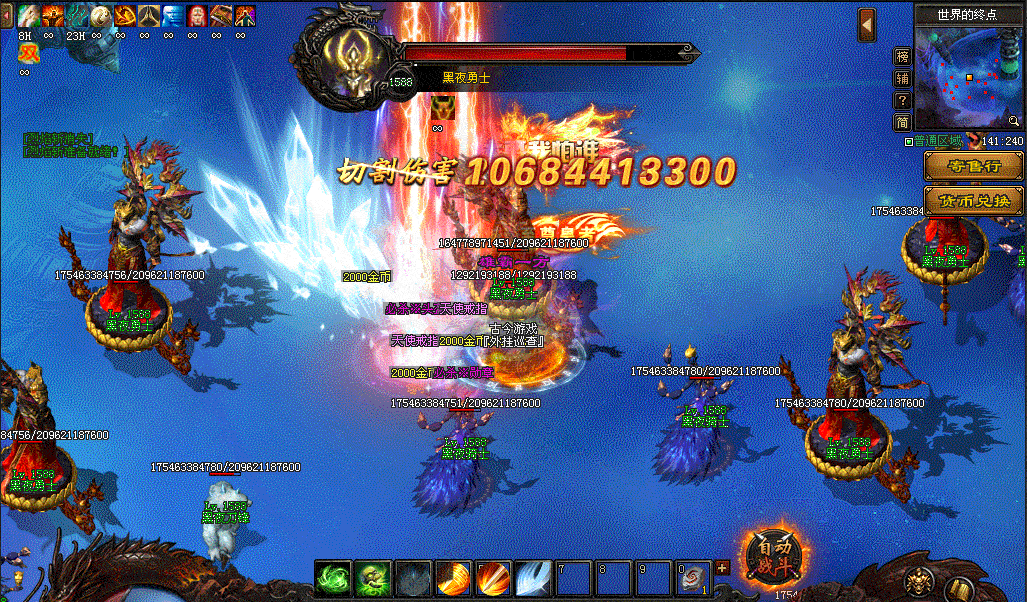
Task: Open the 货币兑换 currency exchange
Action: pyautogui.click(x=973, y=200)
